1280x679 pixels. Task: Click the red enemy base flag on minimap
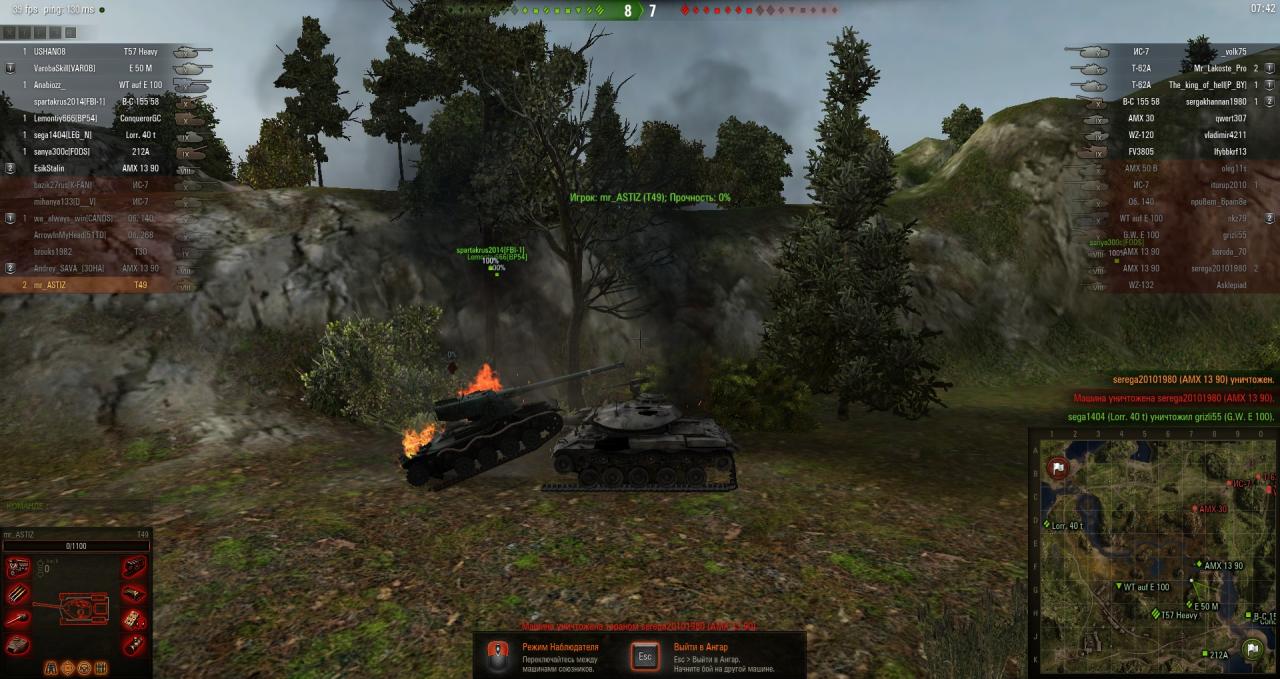click(1057, 468)
